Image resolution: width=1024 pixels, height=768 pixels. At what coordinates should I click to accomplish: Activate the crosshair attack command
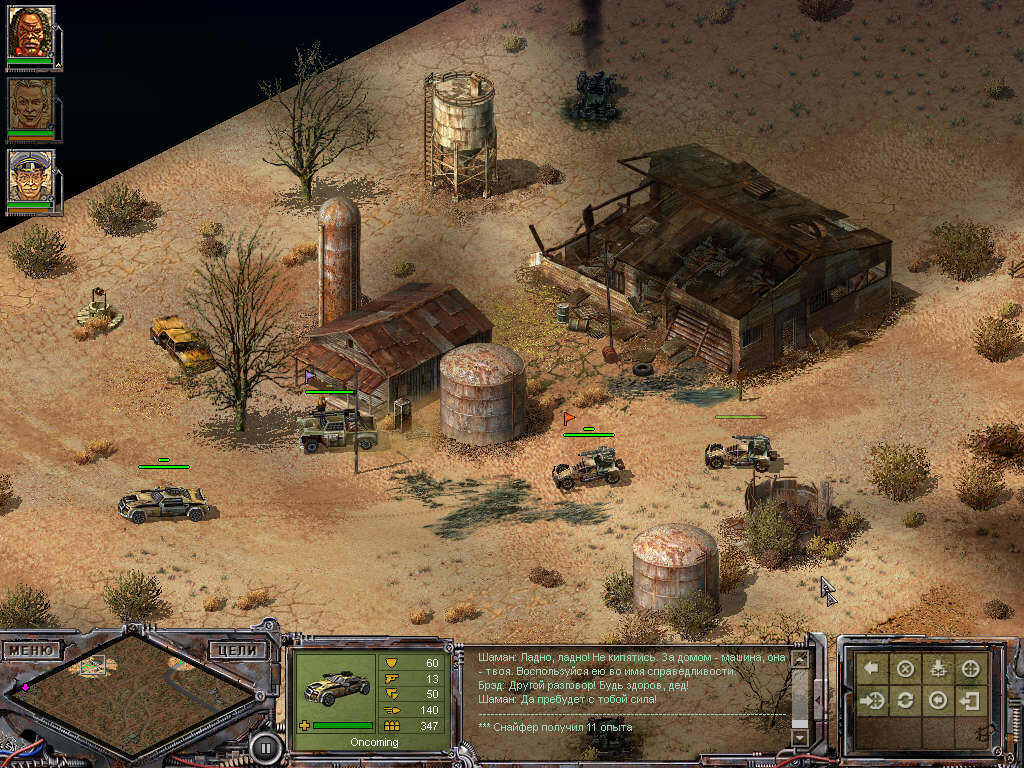(971, 669)
